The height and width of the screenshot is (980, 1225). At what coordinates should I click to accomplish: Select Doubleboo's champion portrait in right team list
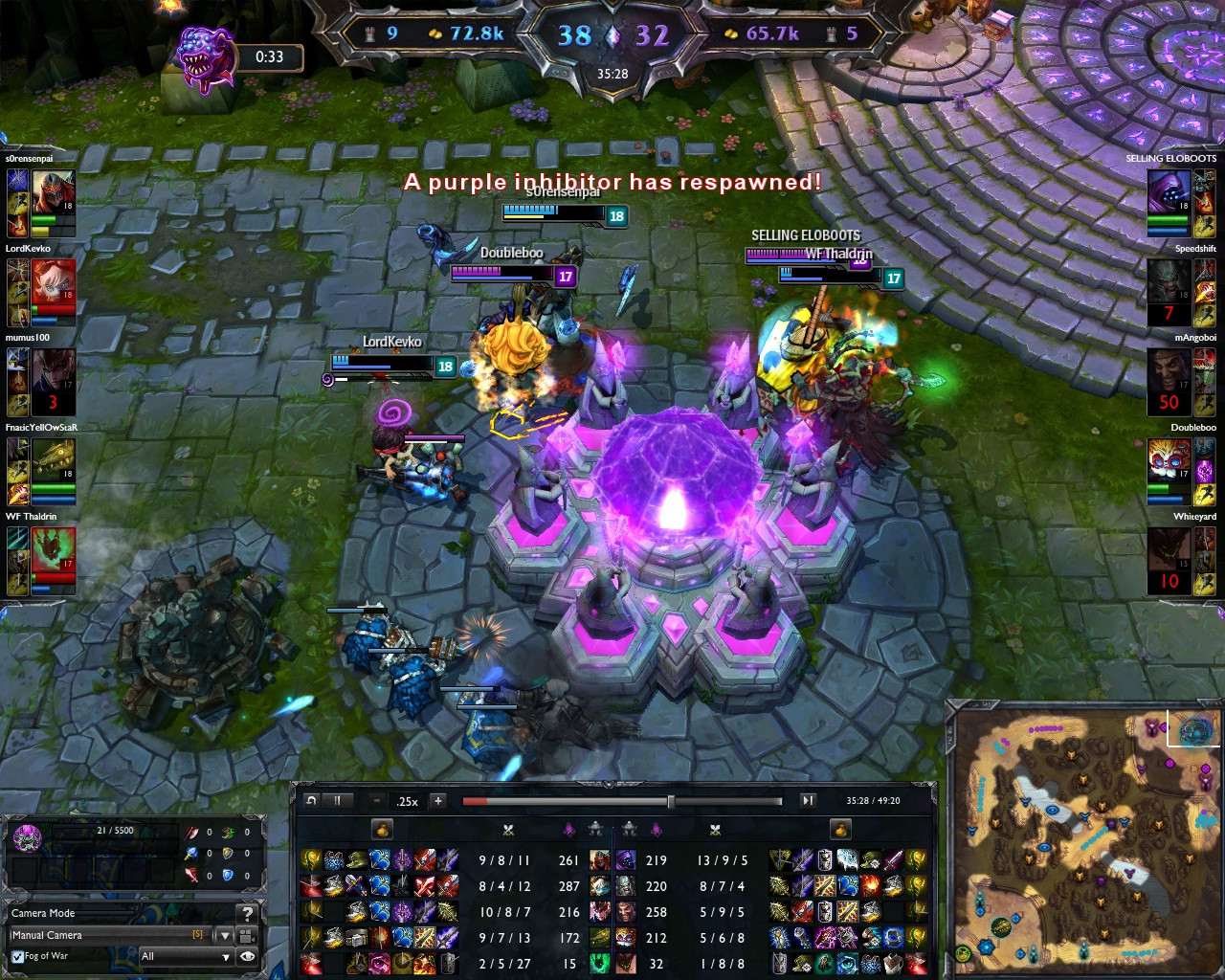1169,460
